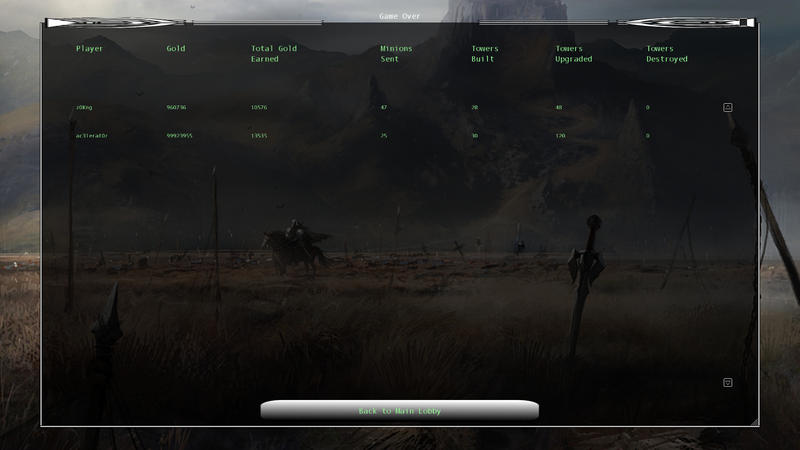This screenshot has height=450, width=800.
Task: Return via Back to Main Lobby button
Action: pos(399,411)
